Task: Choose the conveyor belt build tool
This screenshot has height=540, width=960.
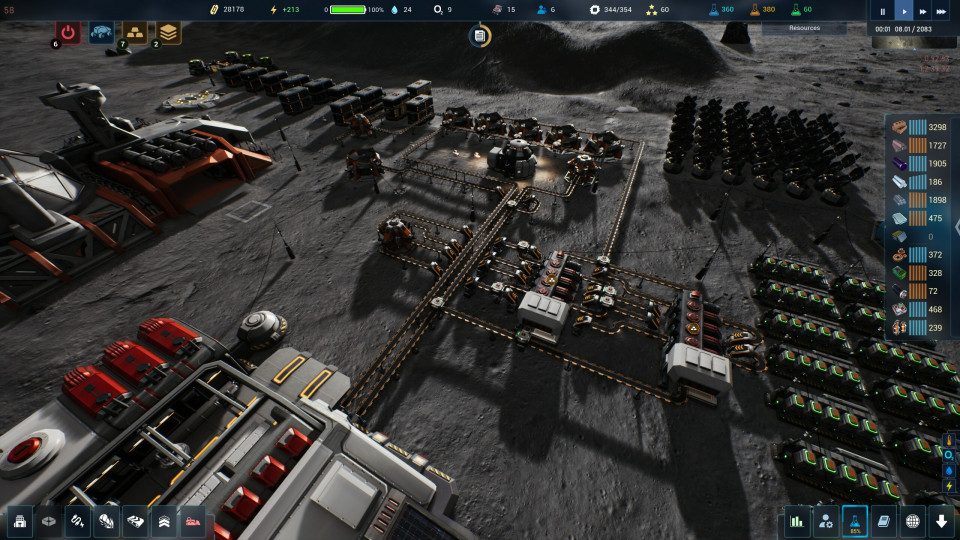Action: (x=135, y=521)
